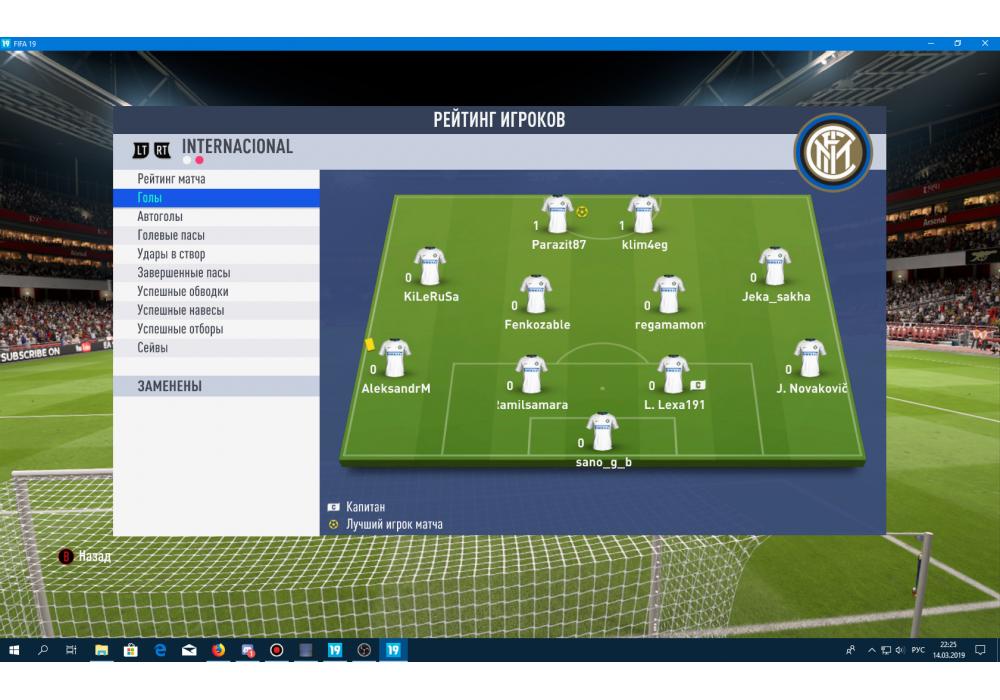
Task: Choose player Fenkozable on the formation
Action: [537, 296]
